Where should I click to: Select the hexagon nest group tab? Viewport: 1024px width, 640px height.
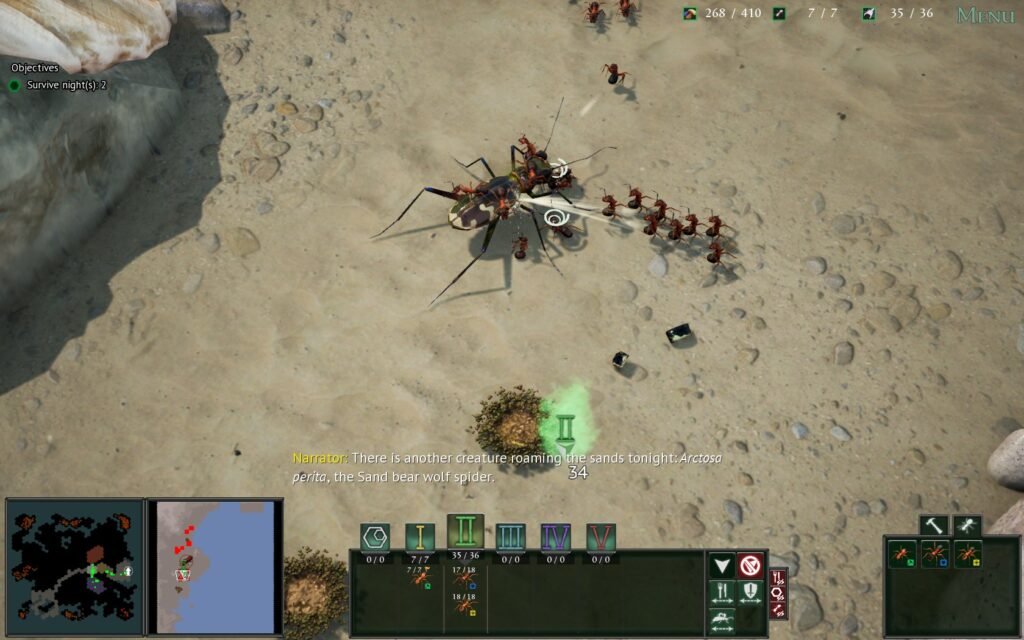pos(375,537)
